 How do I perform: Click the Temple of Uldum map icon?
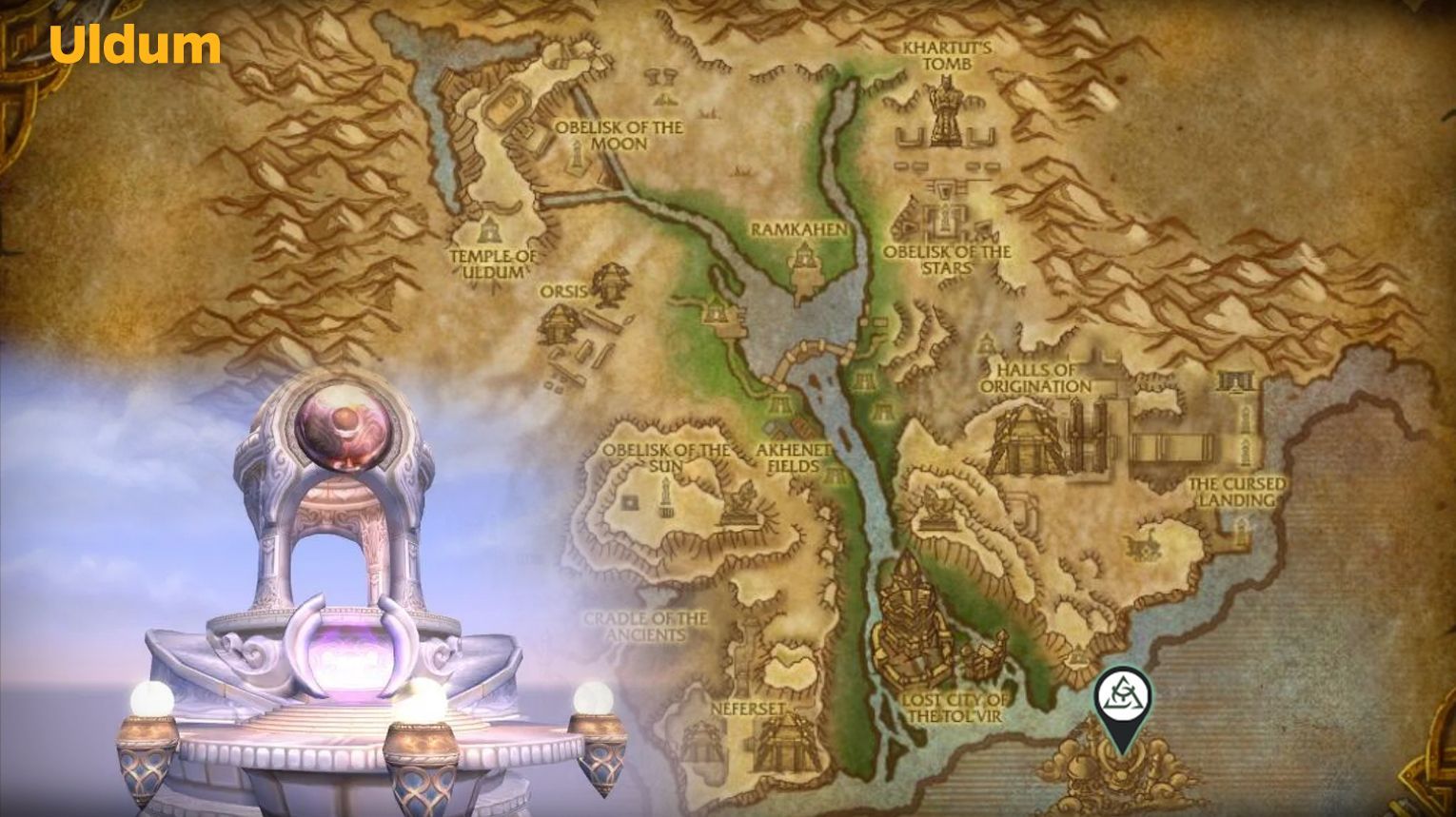point(489,231)
